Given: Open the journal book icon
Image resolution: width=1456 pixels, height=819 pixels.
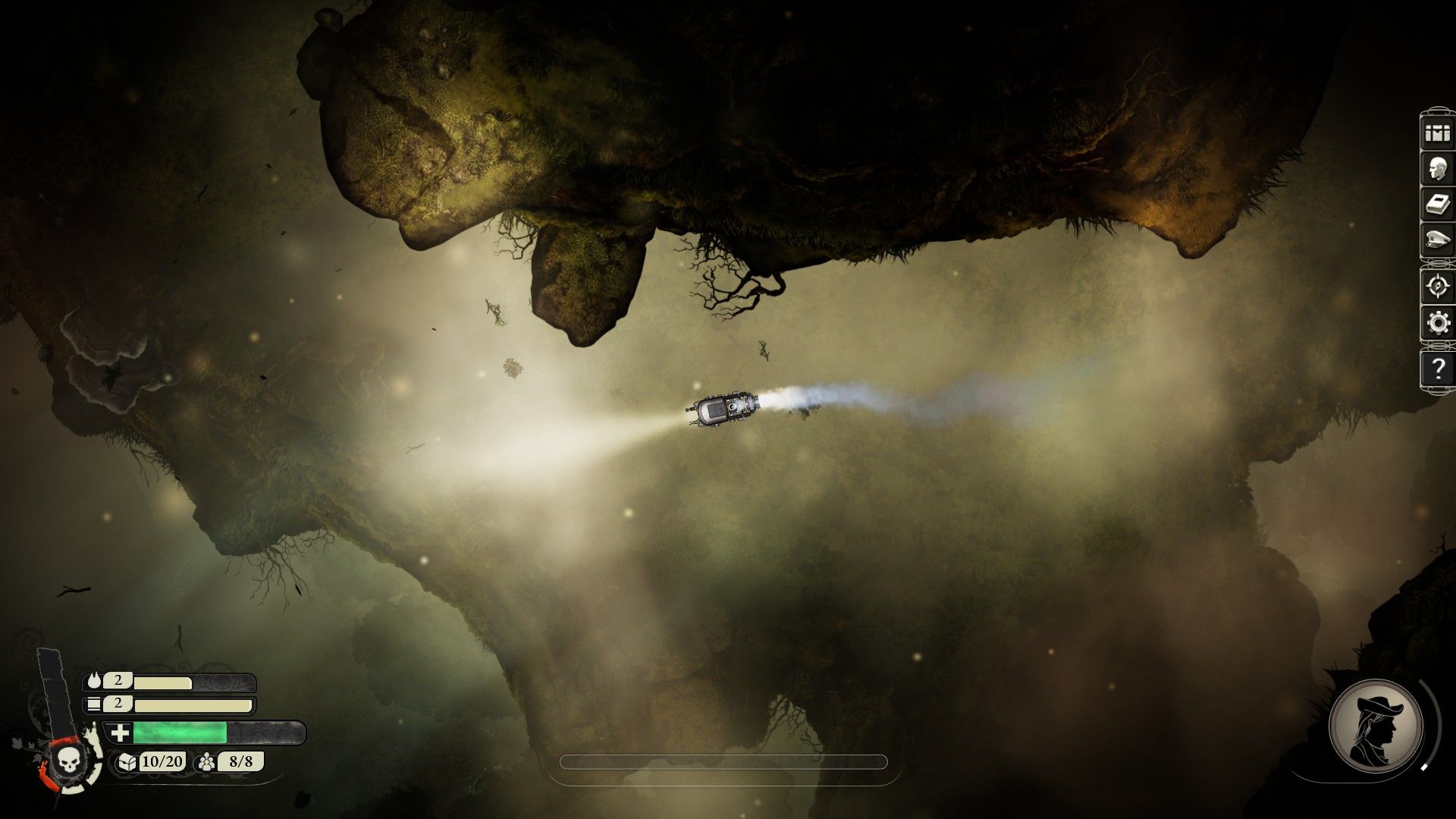Looking at the screenshot, I should tap(1437, 205).
